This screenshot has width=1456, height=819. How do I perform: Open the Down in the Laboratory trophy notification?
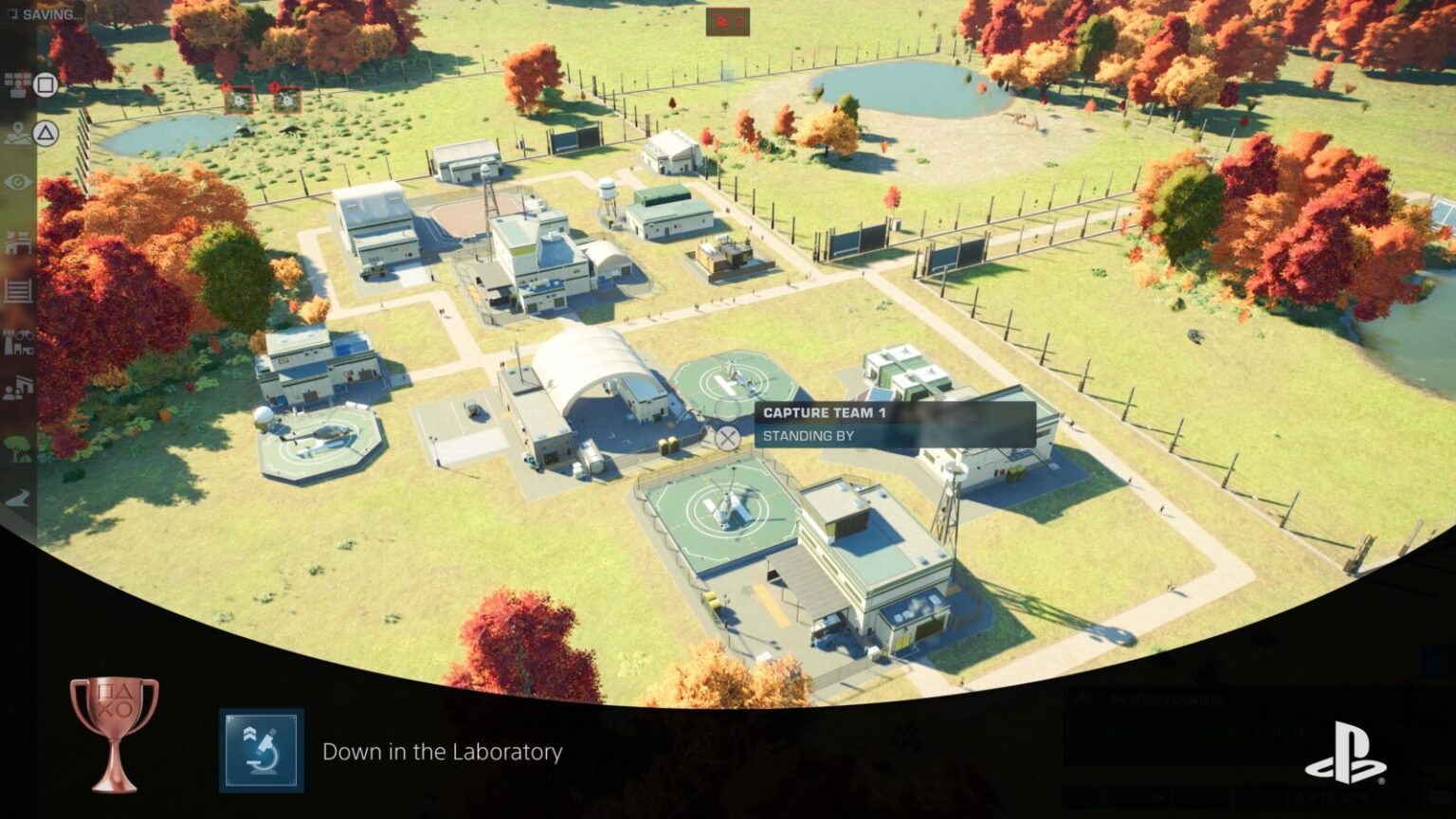442,752
